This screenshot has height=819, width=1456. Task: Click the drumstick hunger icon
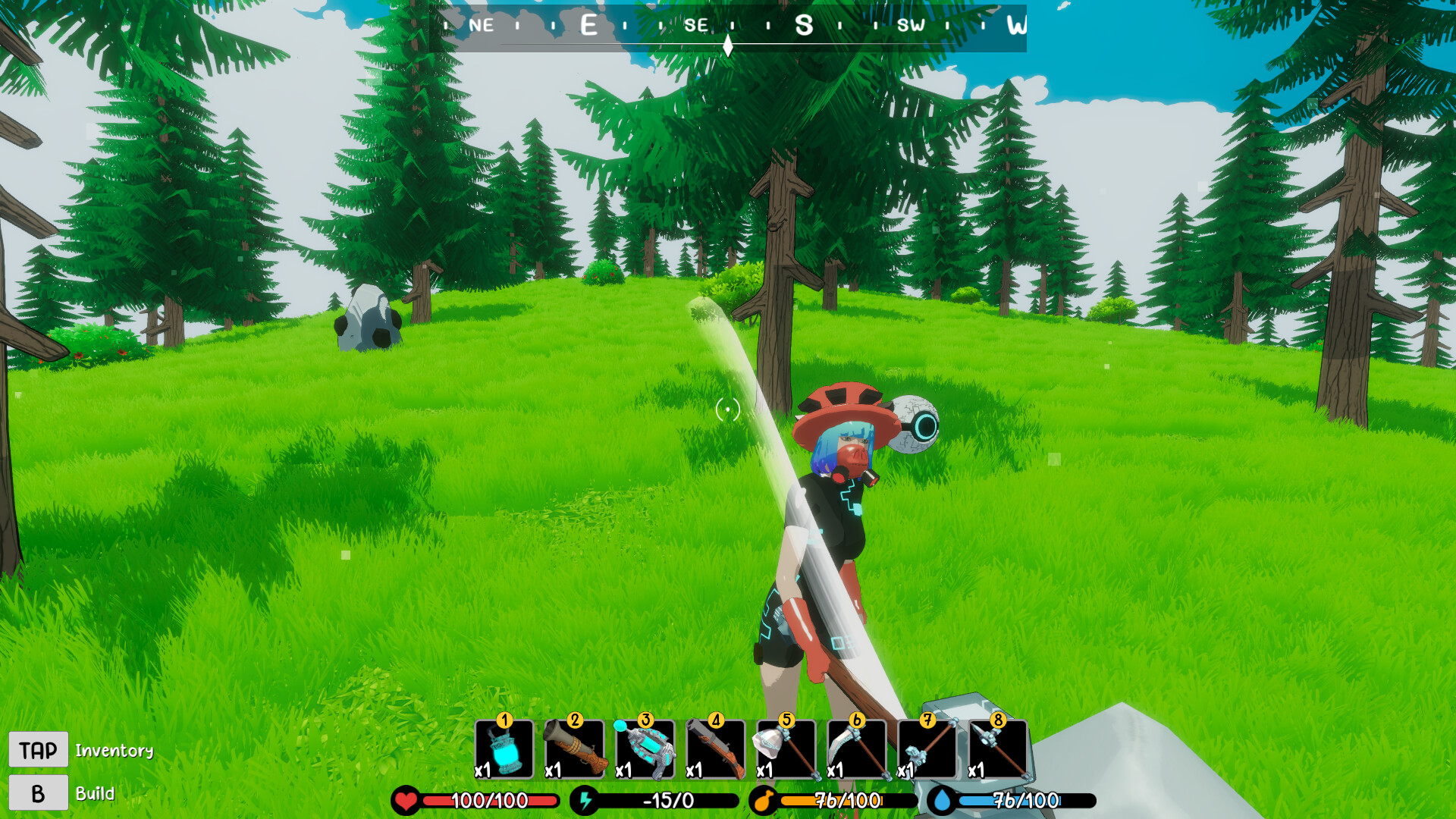click(764, 798)
